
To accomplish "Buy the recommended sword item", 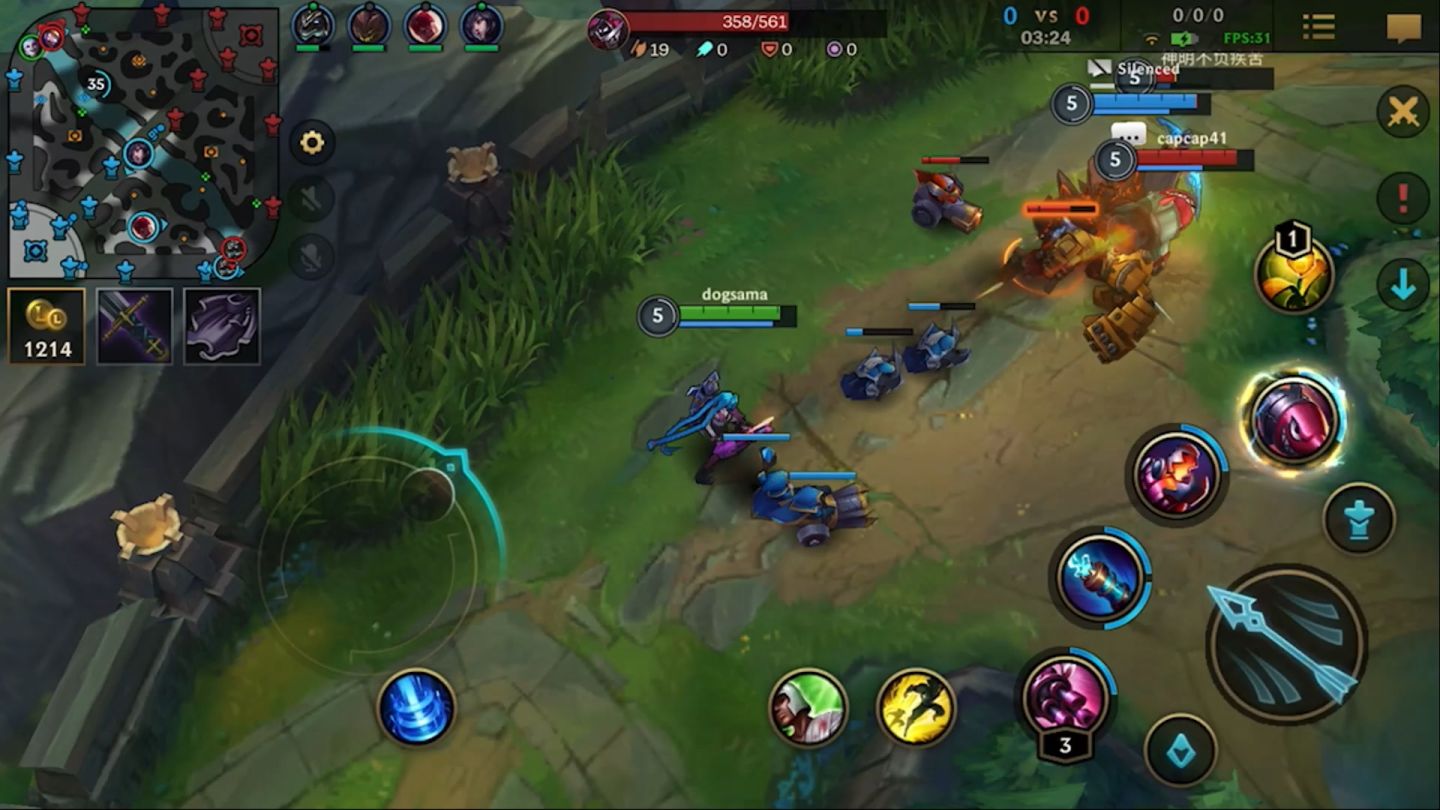I will (134, 326).
